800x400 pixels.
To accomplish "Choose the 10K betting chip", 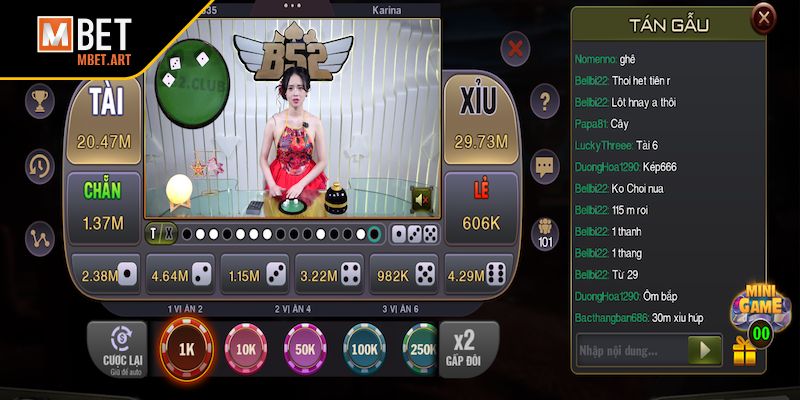I will click(x=246, y=351).
